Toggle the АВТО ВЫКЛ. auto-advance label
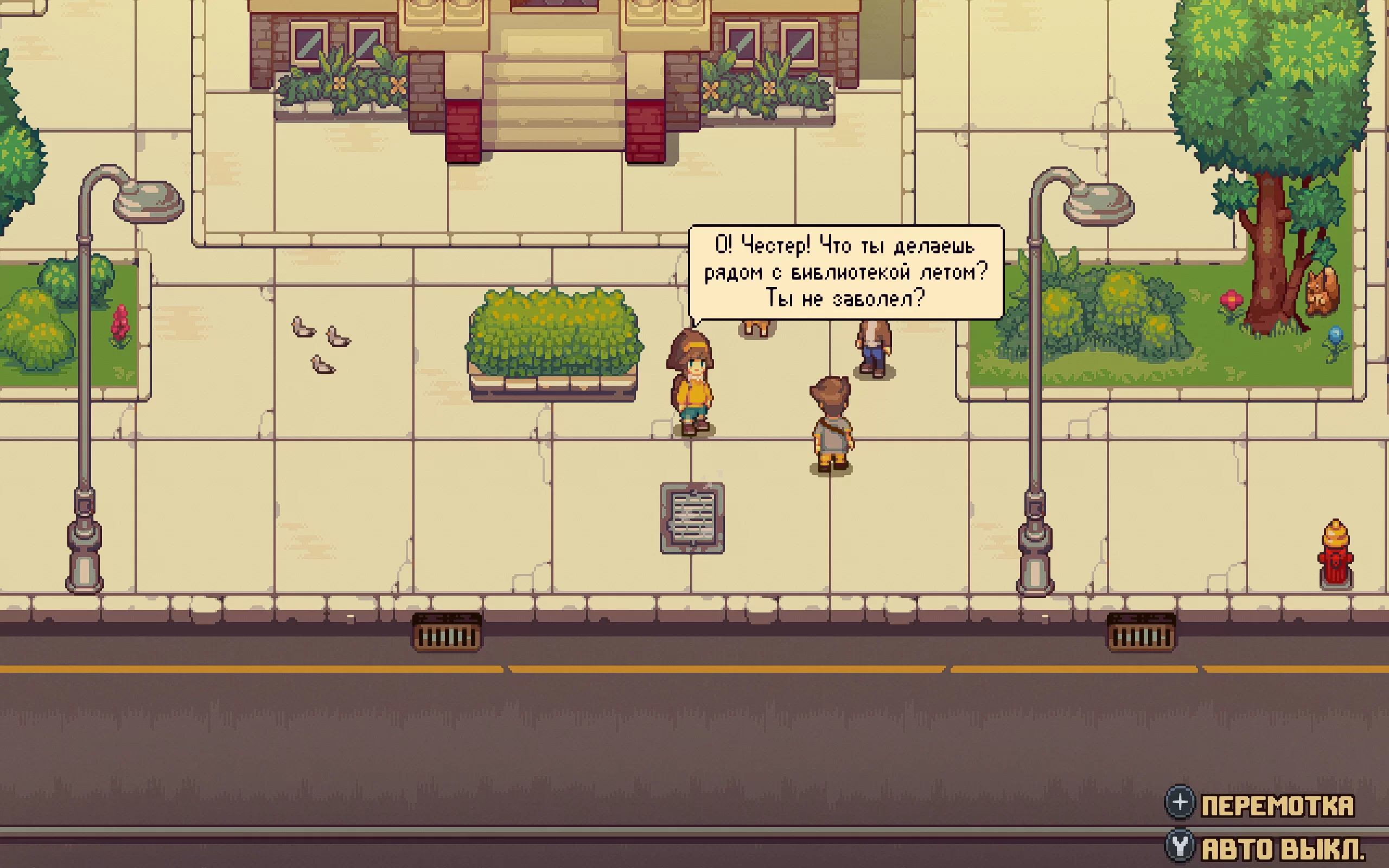The image size is (1389, 868). click(1282, 848)
